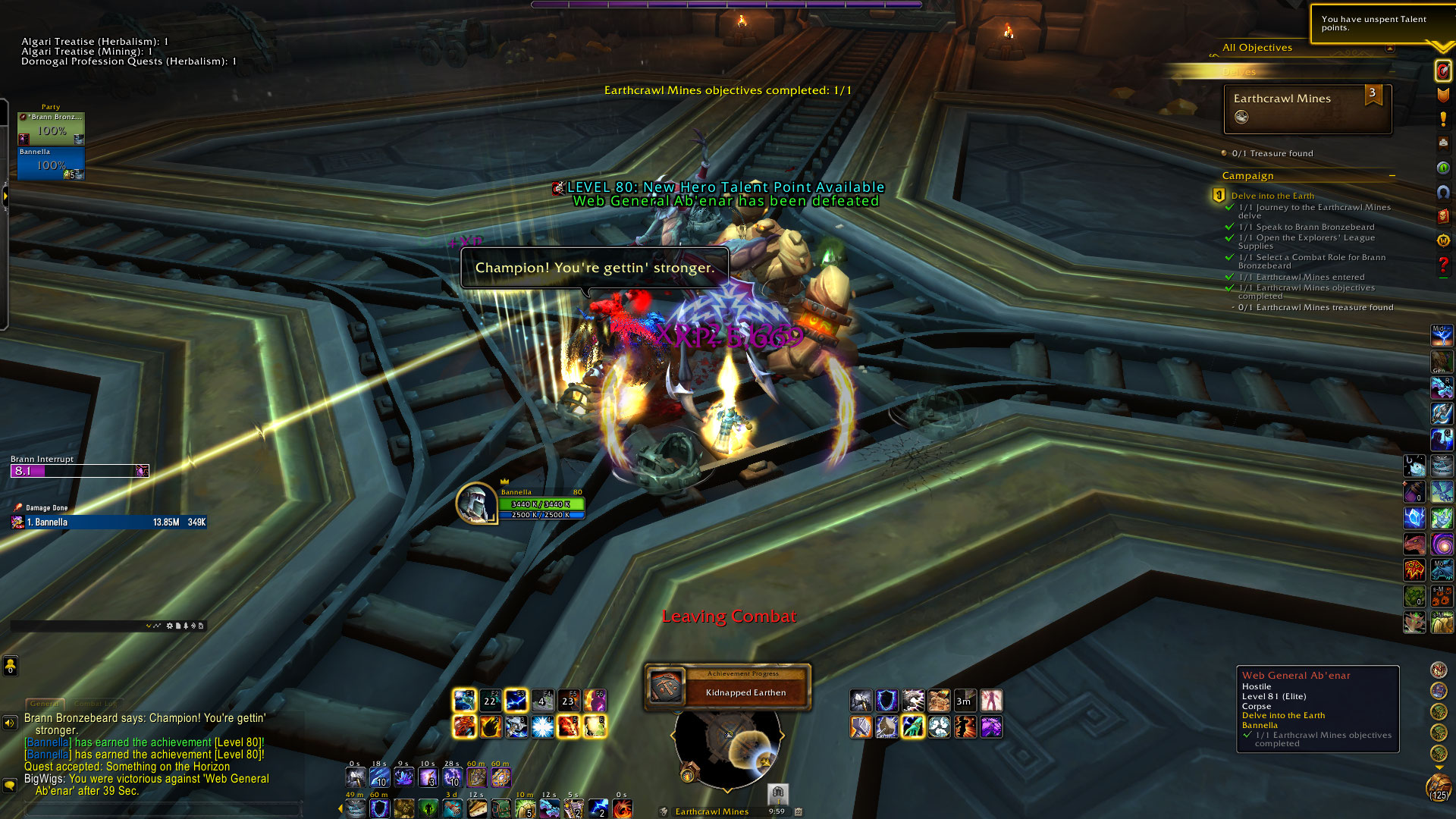Screen dimensions: 1456x819
Task: Toggle the chat voice speaker button
Action: point(10,723)
